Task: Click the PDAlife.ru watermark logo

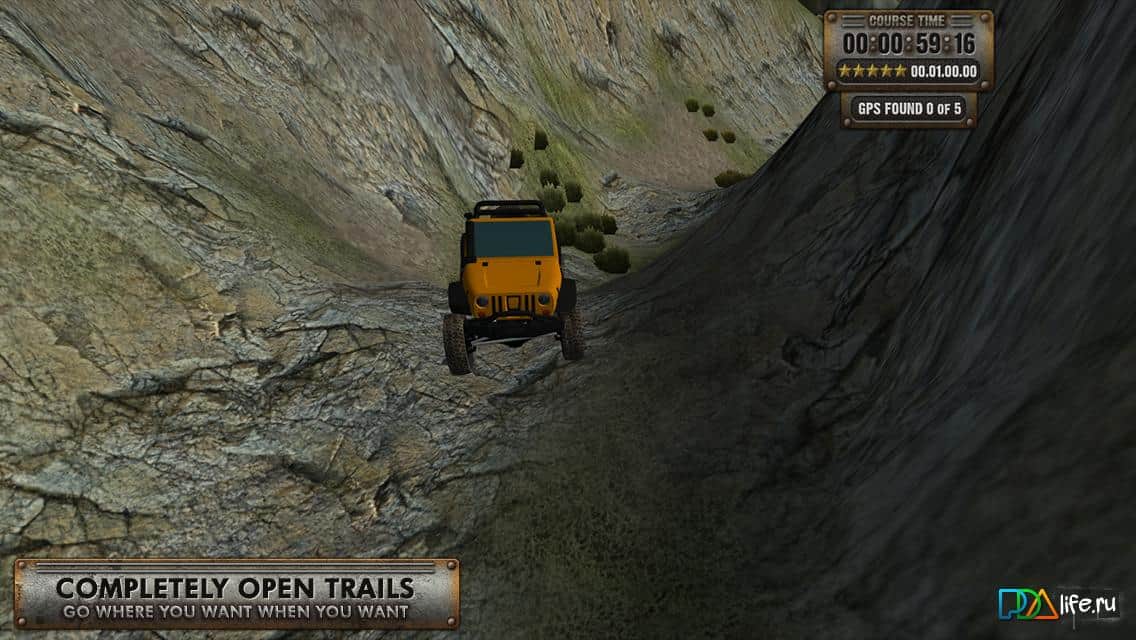Action: pos(1056,603)
